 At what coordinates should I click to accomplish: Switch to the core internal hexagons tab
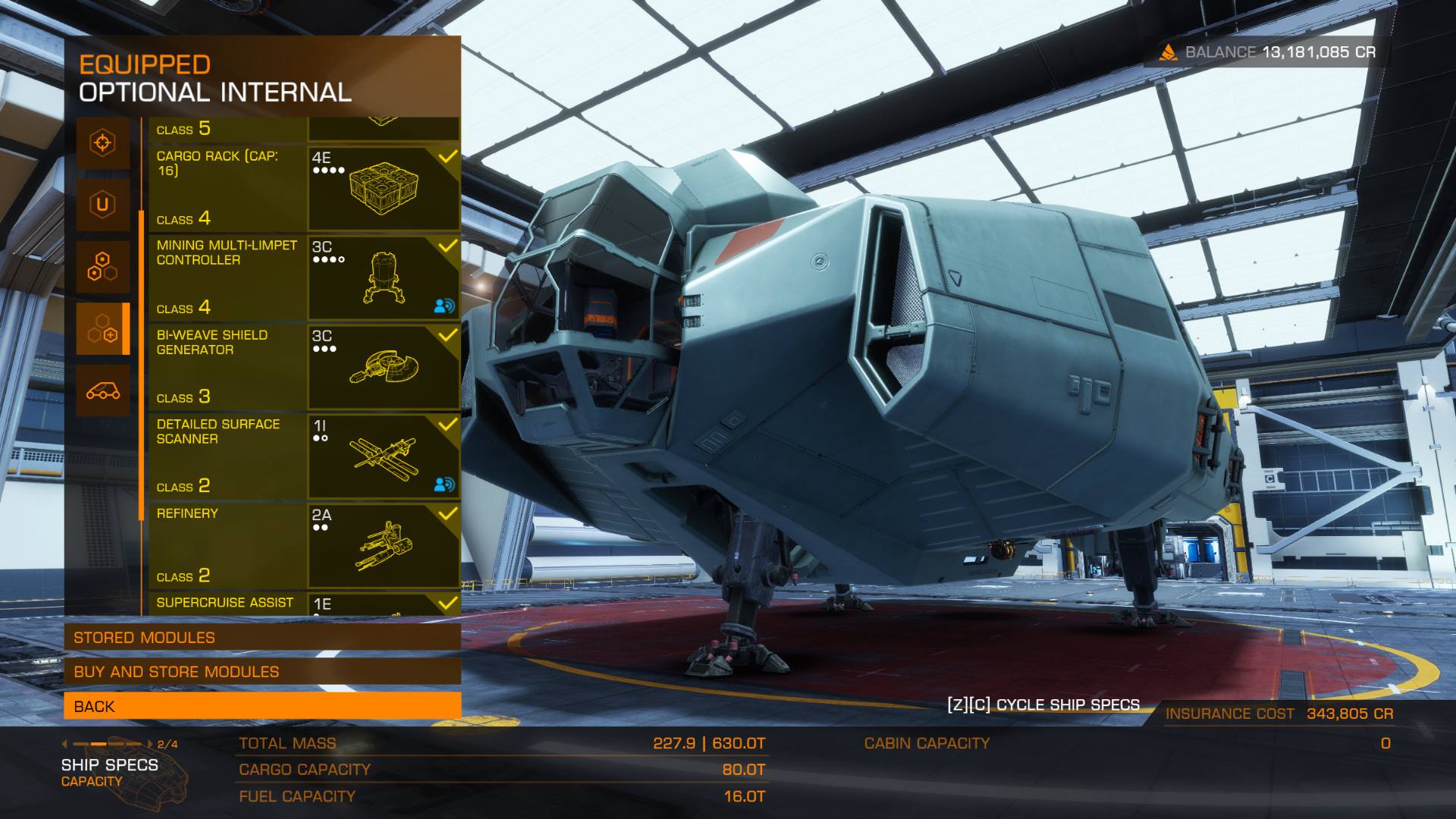(x=102, y=267)
